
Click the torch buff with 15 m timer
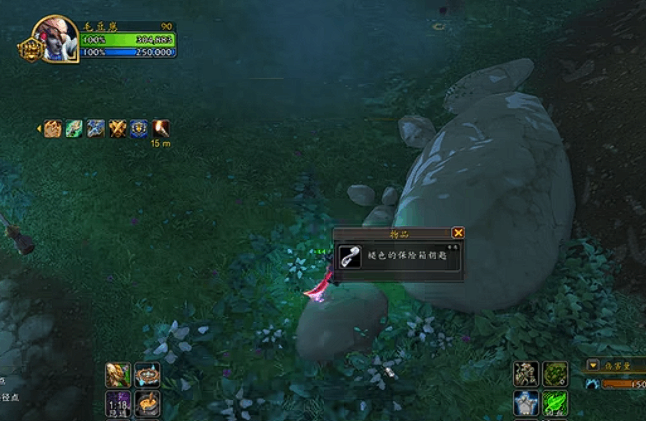click(x=160, y=128)
